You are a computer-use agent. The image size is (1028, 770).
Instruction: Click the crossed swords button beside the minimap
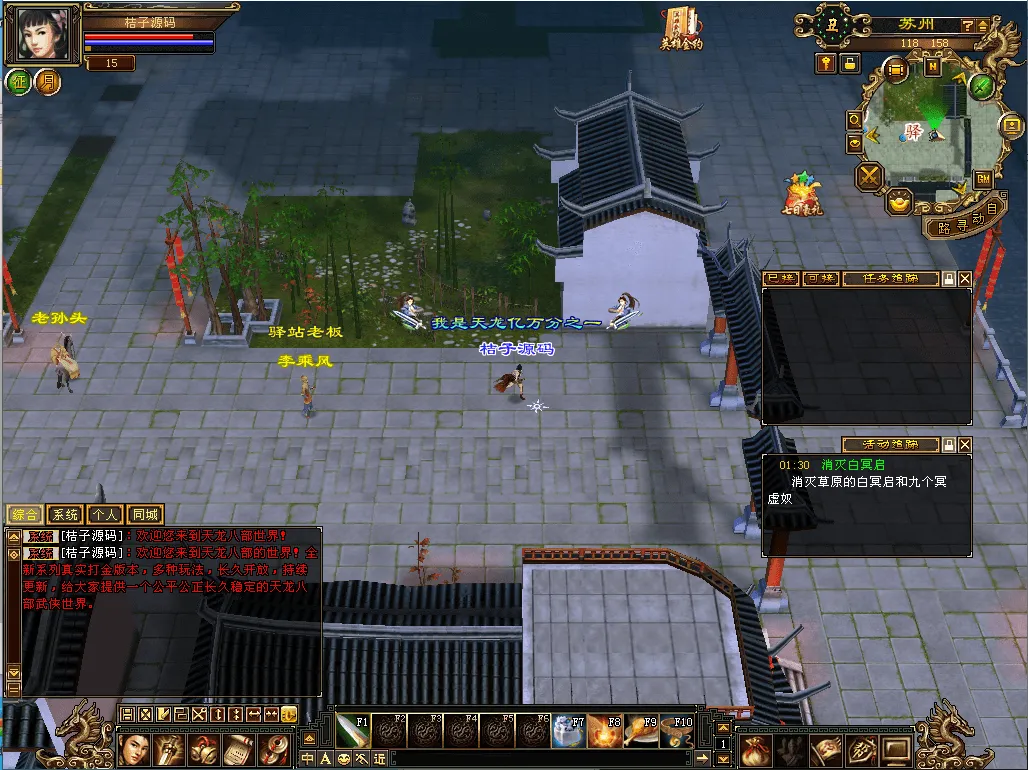click(869, 177)
